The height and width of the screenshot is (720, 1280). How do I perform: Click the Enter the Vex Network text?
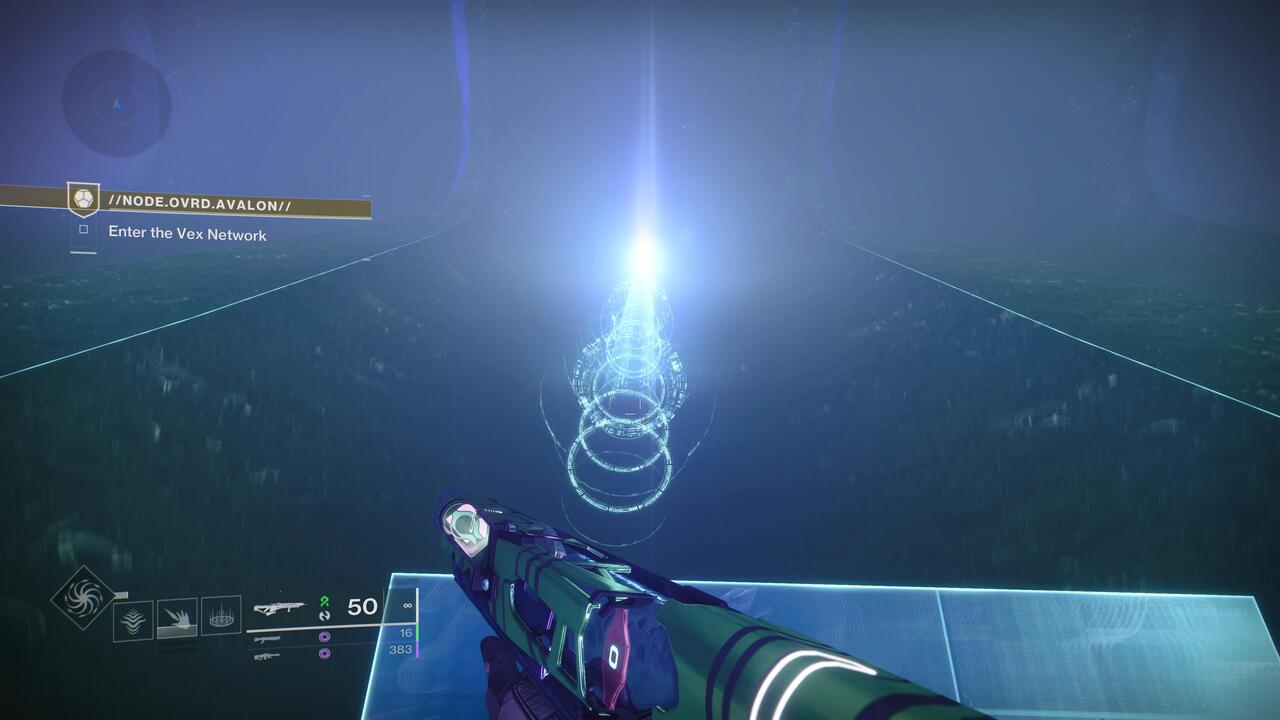coord(187,232)
